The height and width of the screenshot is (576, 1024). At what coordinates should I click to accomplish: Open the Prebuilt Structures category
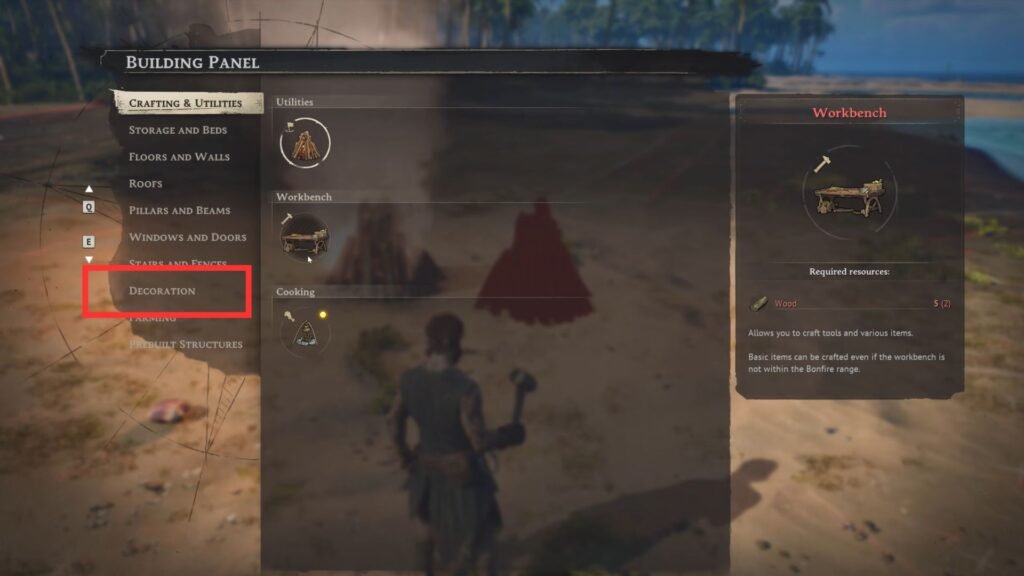186,345
